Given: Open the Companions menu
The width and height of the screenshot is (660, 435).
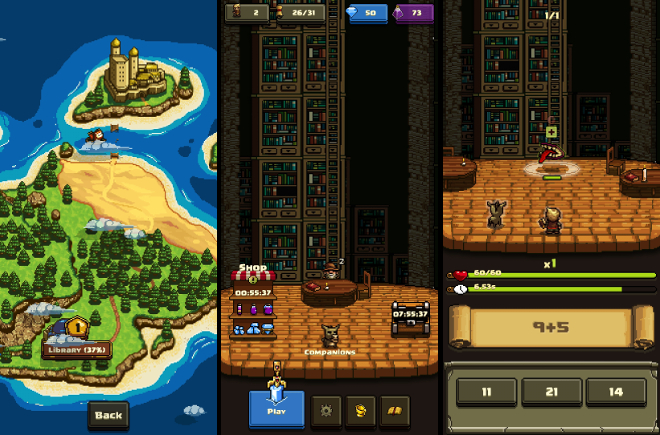Looking at the screenshot, I should pos(329,336).
